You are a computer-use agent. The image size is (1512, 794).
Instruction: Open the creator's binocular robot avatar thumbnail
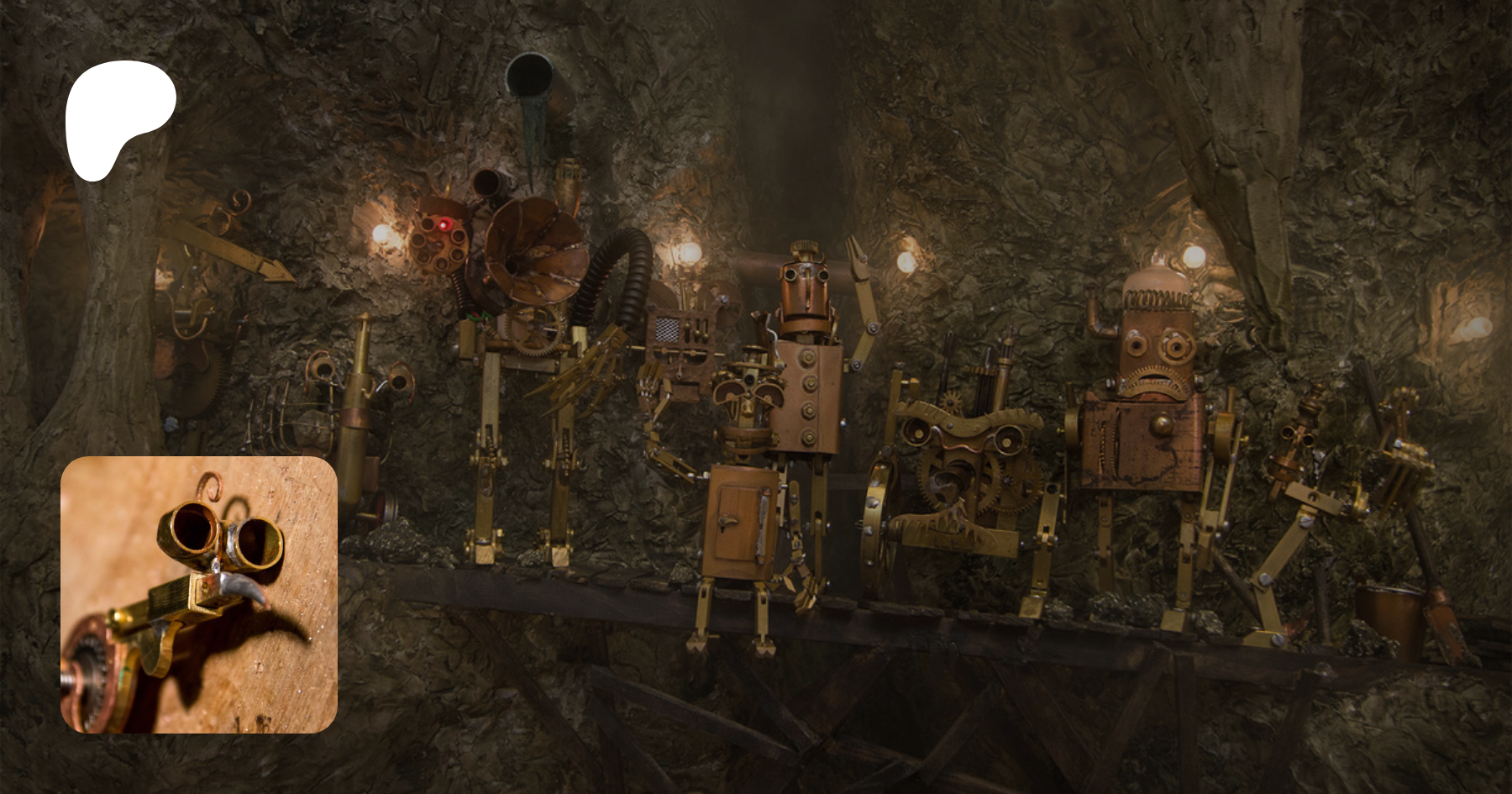[199, 594]
